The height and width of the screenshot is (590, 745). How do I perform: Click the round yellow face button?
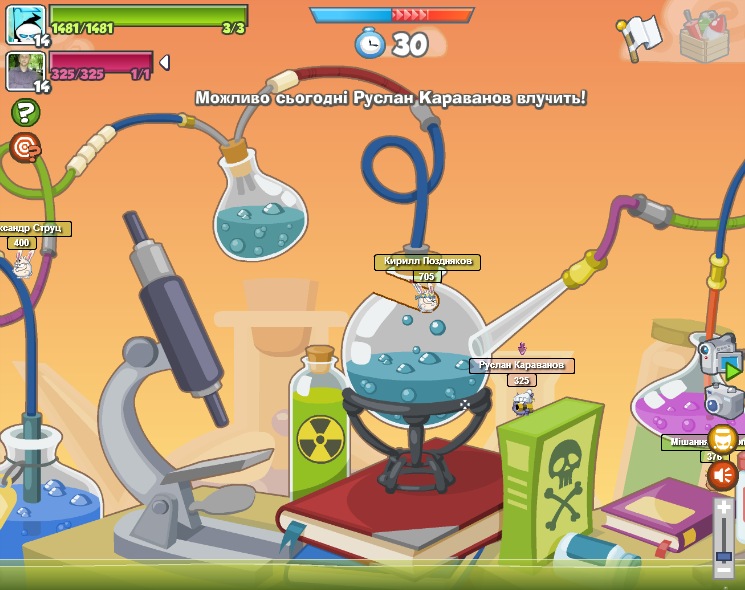722,439
